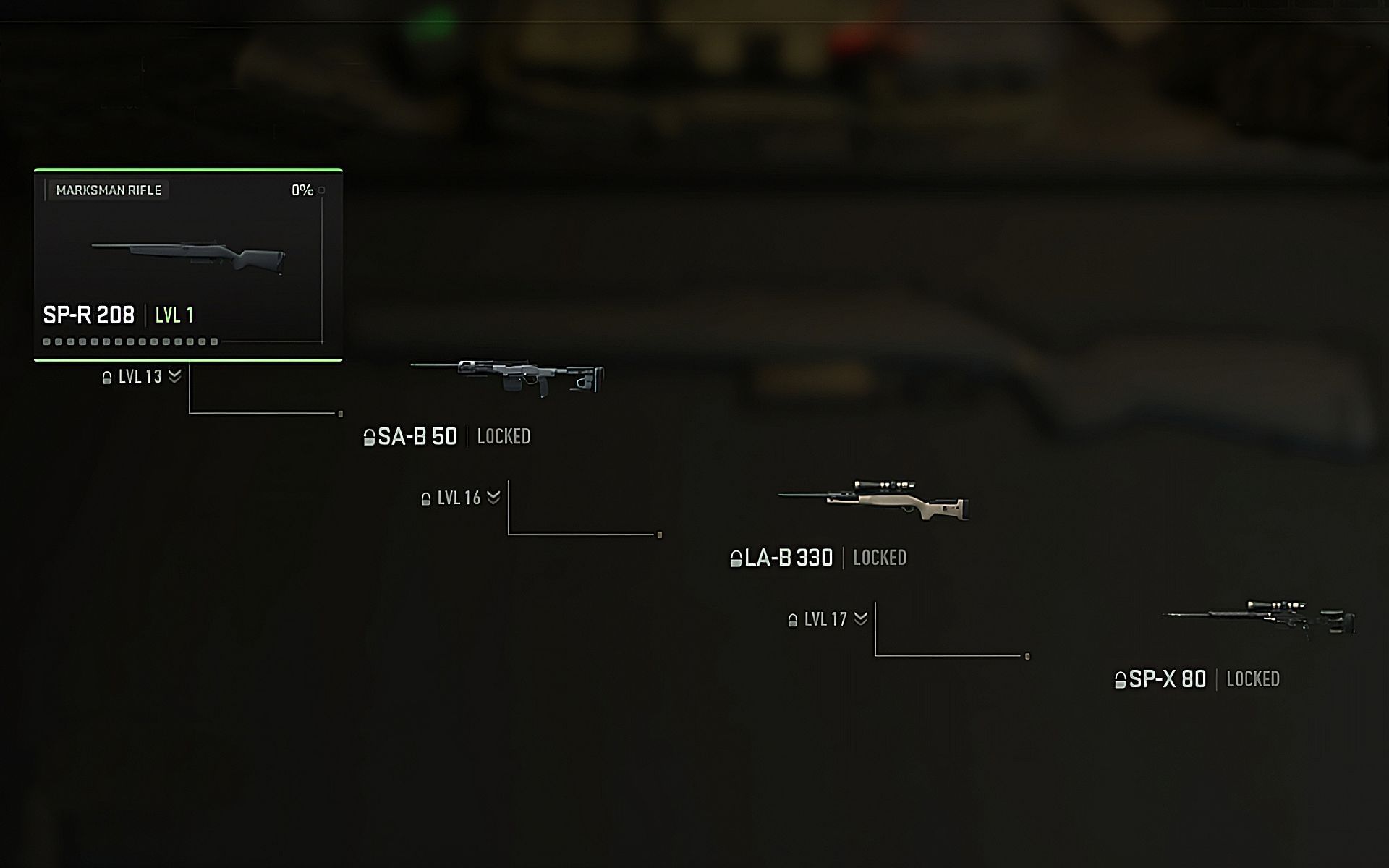
Task: Toggle the lock next to LVL 16
Action: pyautogui.click(x=425, y=498)
